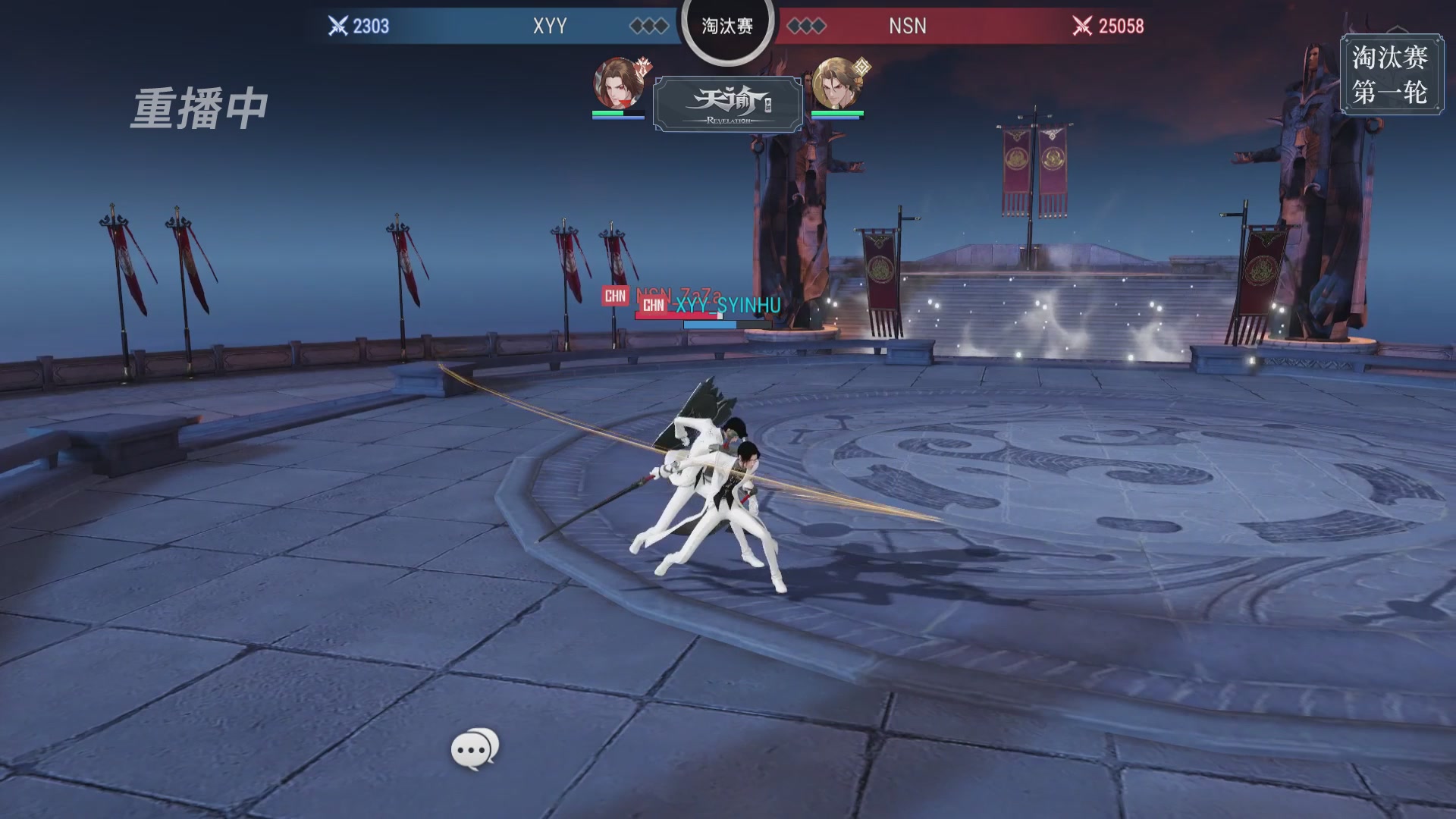Select the NSN team player portrait
Image resolution: width=1456 pixels, height=819 pixels.
[x=836, y=84]
